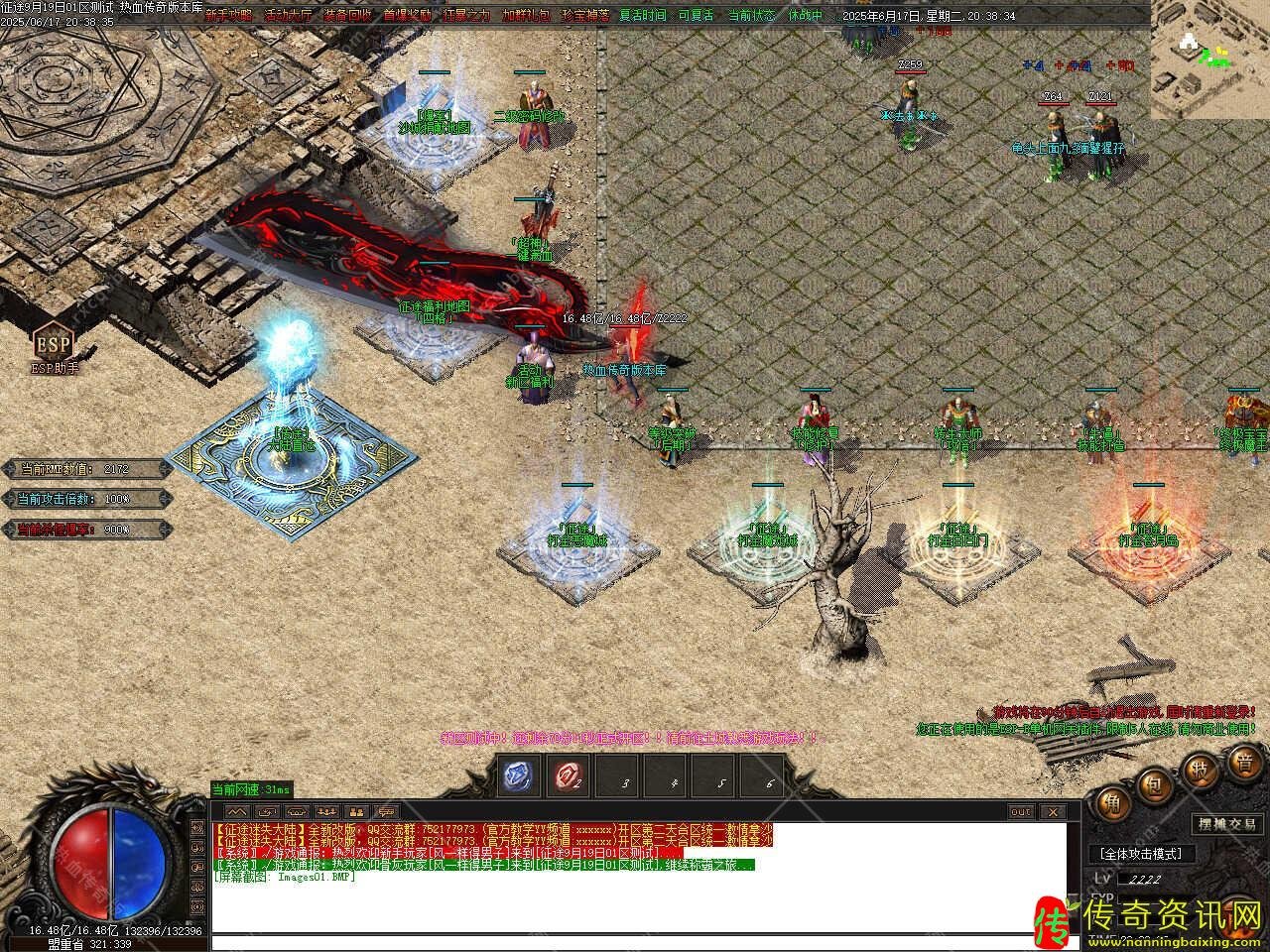Open the 活动大厅 activity hall

287,16
